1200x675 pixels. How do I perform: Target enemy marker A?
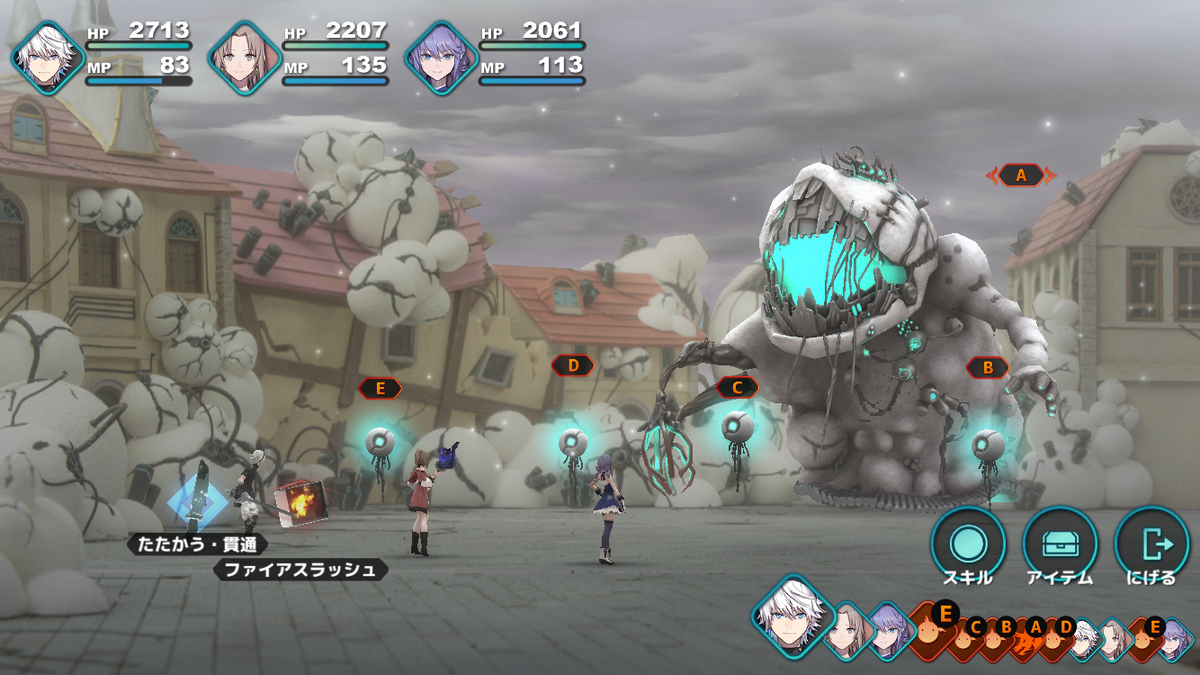pyautogui.click(x=1021, y=175)
